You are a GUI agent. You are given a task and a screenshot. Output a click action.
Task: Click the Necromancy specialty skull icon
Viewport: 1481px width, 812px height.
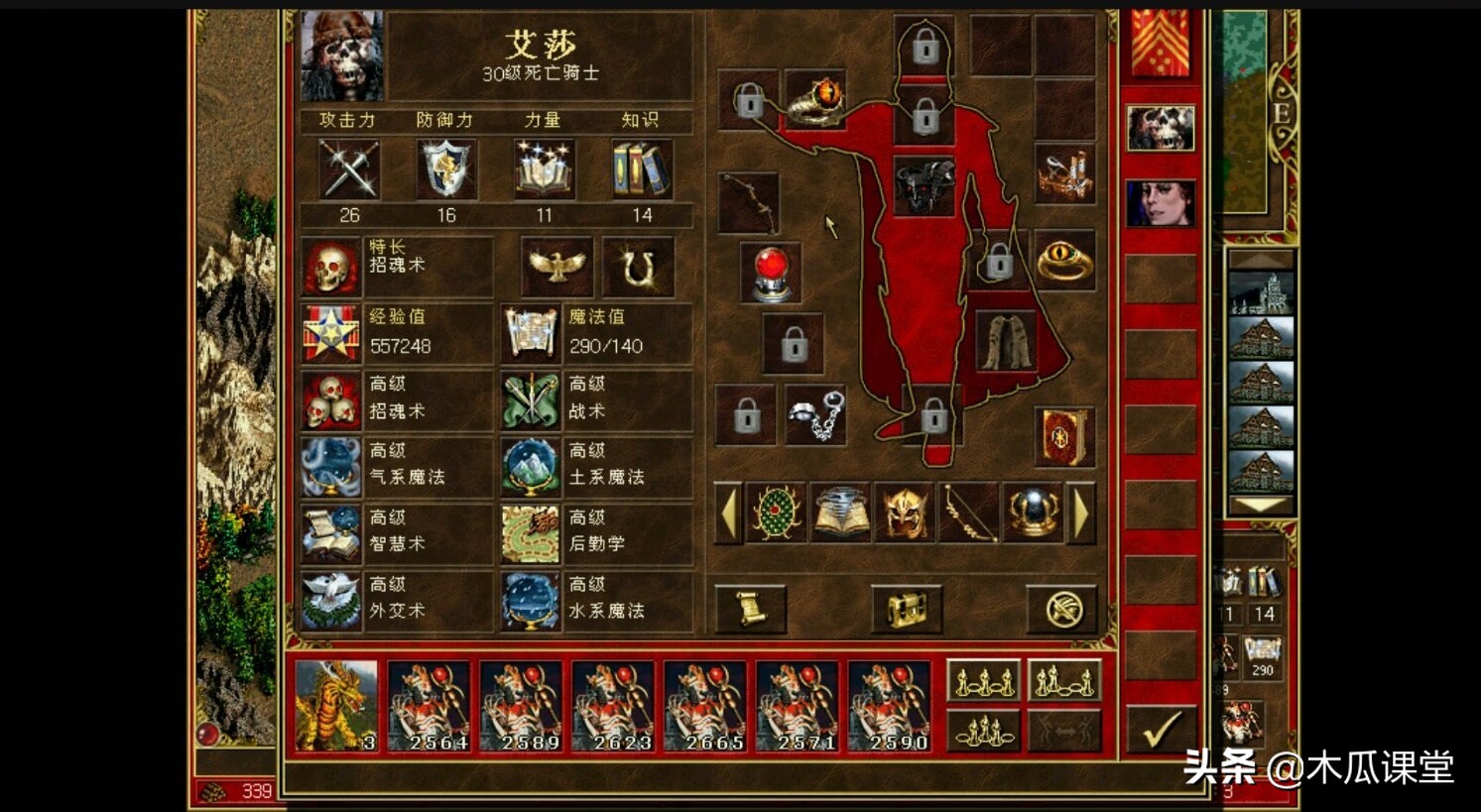click(x=330, y=266)
